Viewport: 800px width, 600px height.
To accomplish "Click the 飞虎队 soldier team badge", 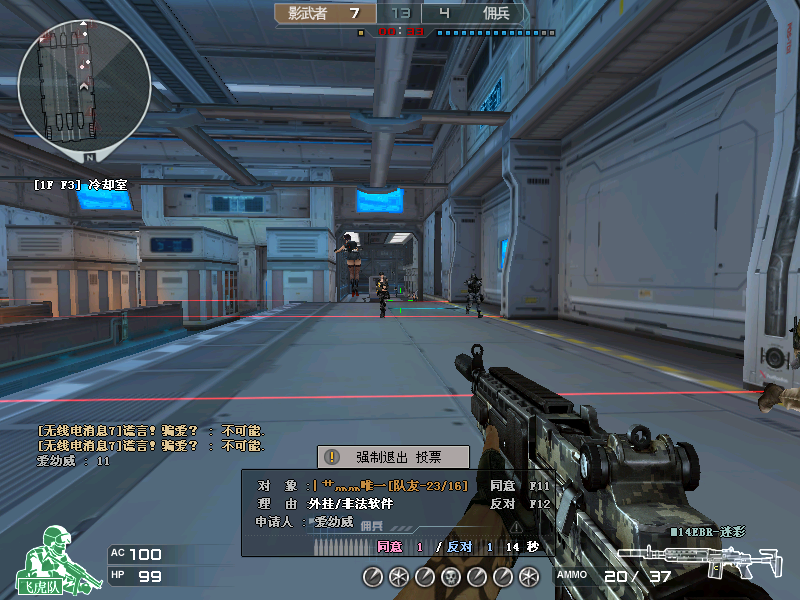I will pos(54,560).
